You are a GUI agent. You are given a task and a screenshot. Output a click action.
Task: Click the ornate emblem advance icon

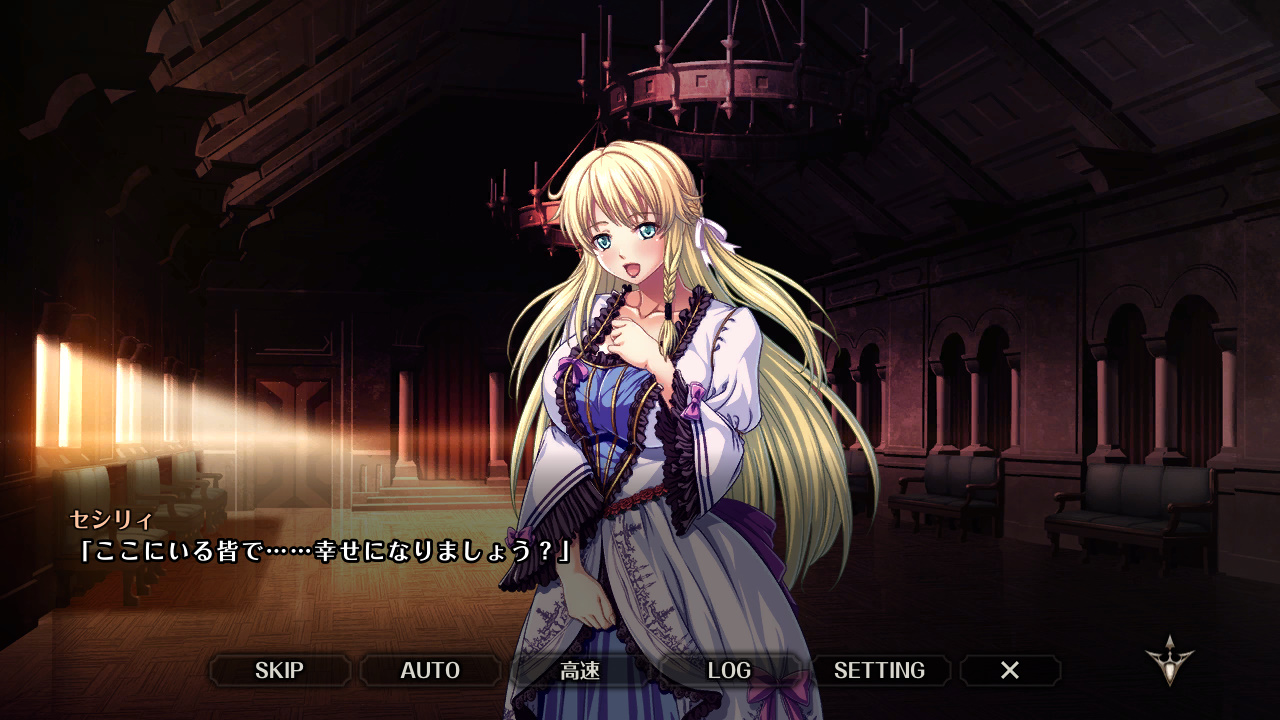click(x=1169, y=661)
